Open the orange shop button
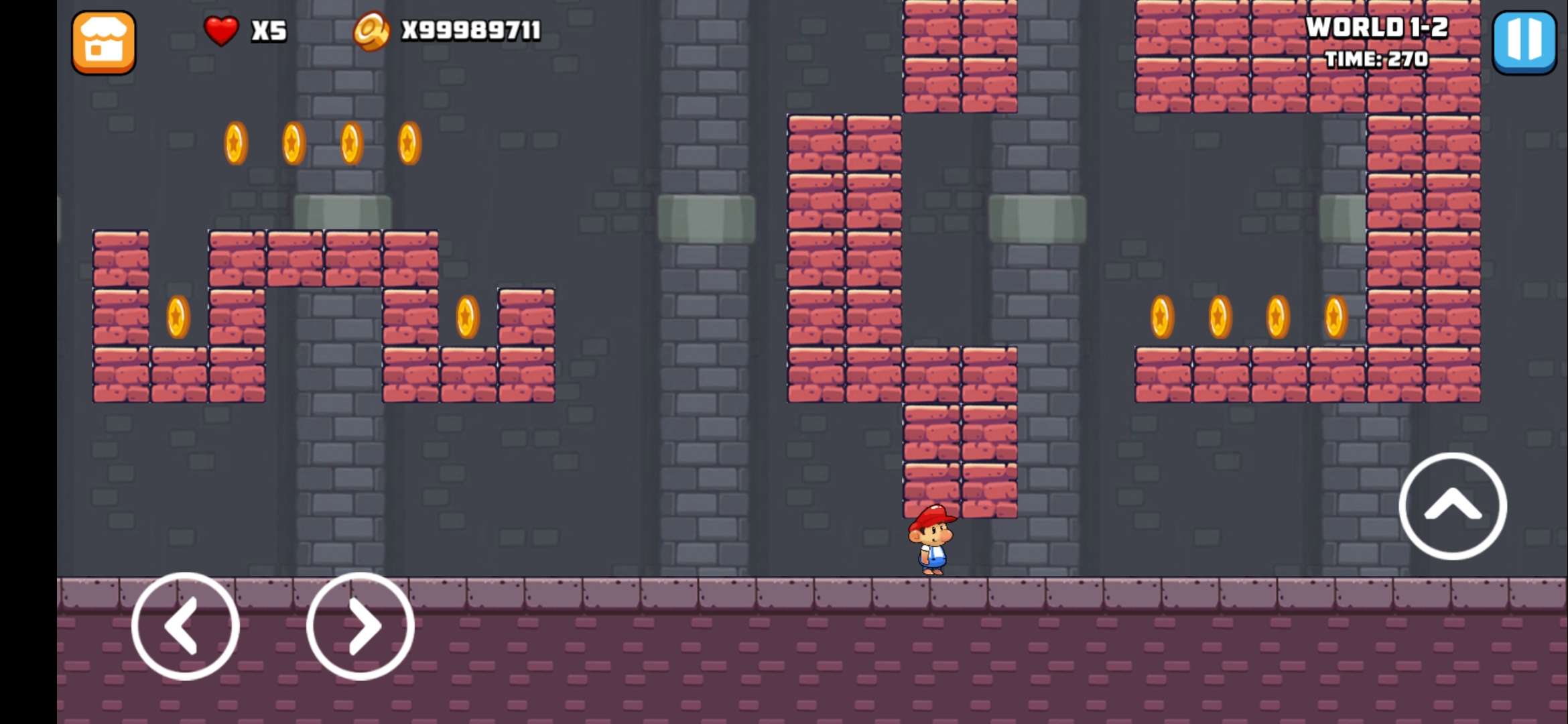 coord(104,42)
